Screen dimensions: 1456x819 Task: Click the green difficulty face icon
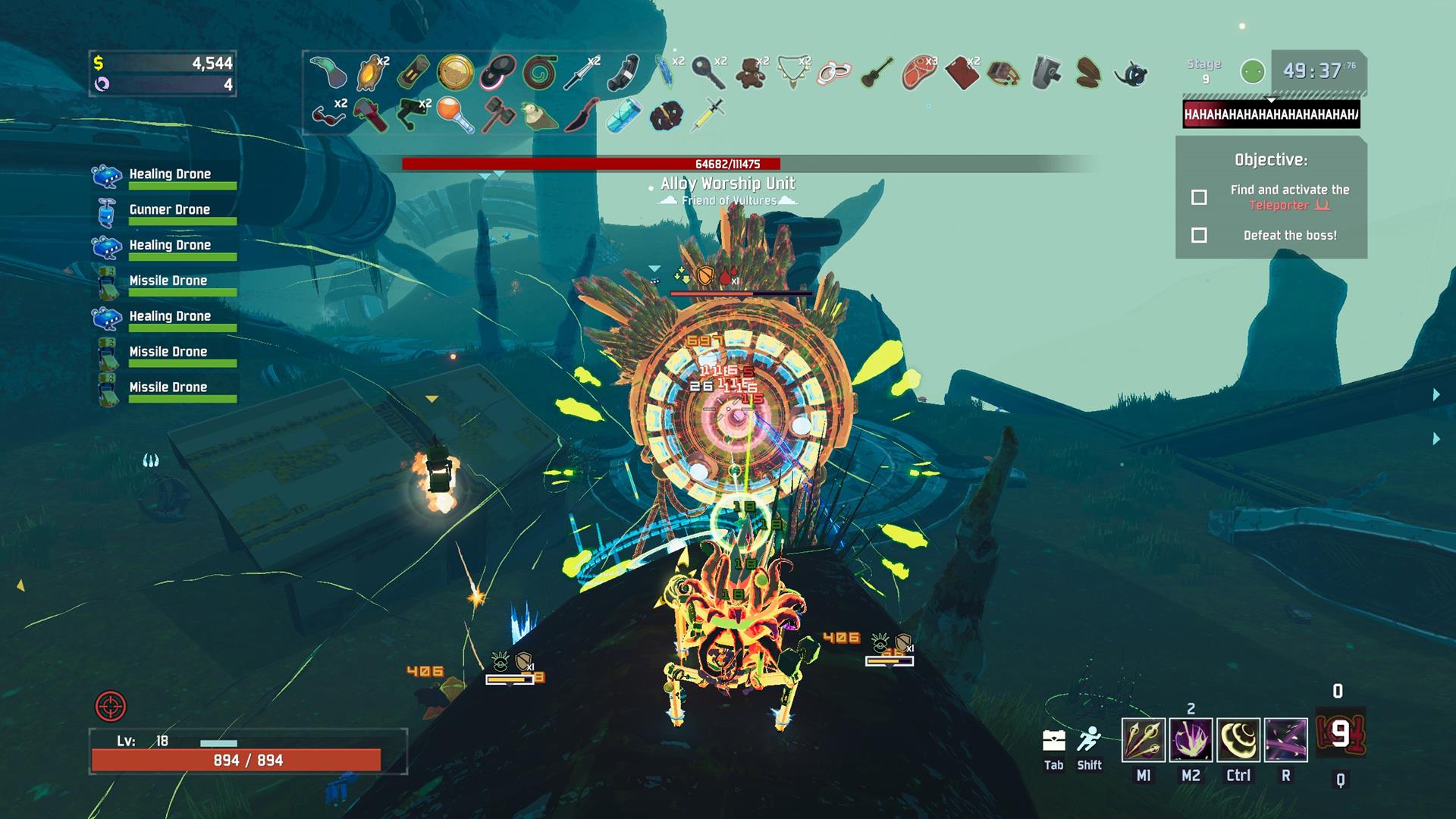(x=1253, y=72)
